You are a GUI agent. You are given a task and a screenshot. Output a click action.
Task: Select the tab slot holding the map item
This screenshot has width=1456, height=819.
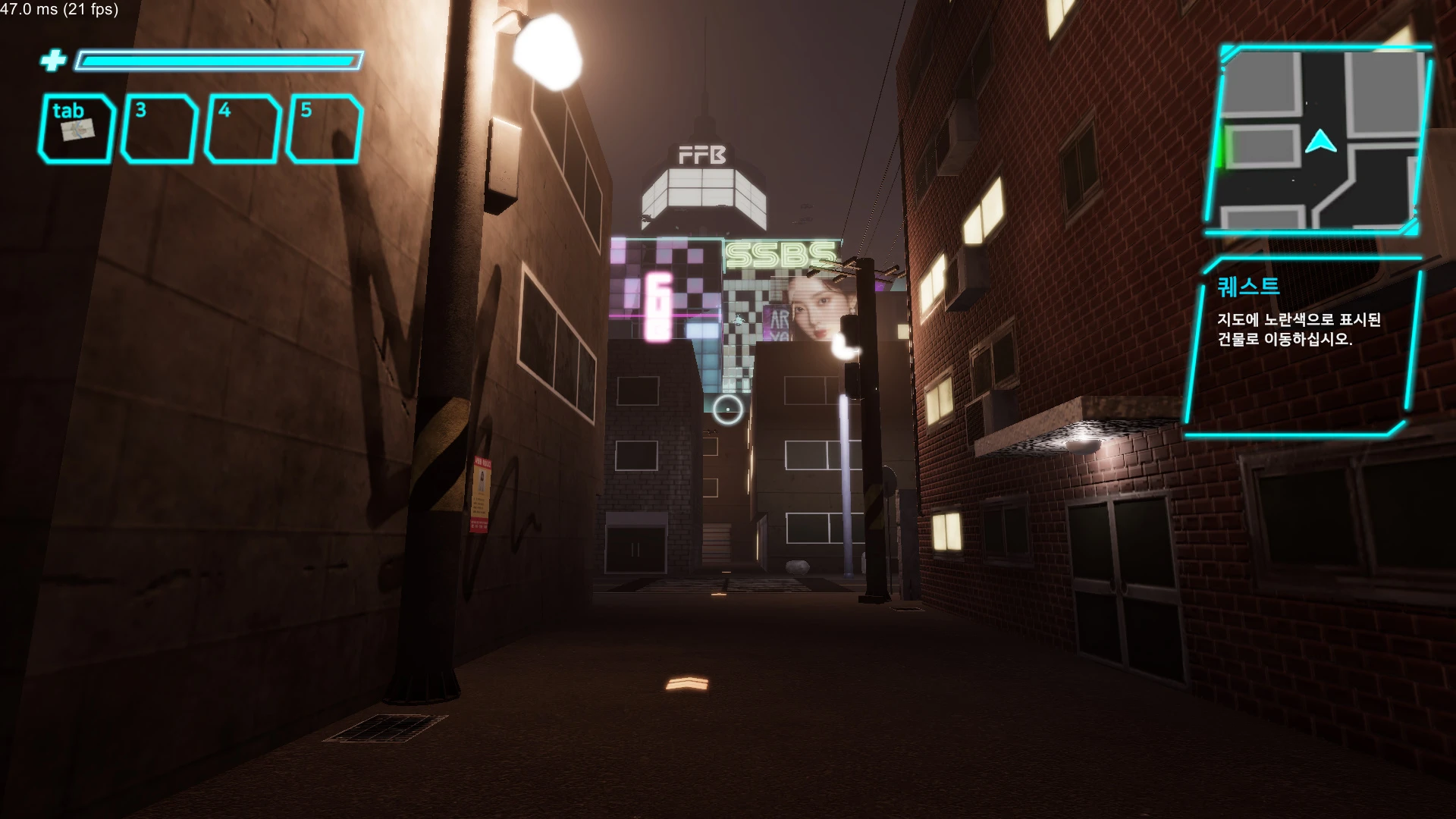coord(77,129)
